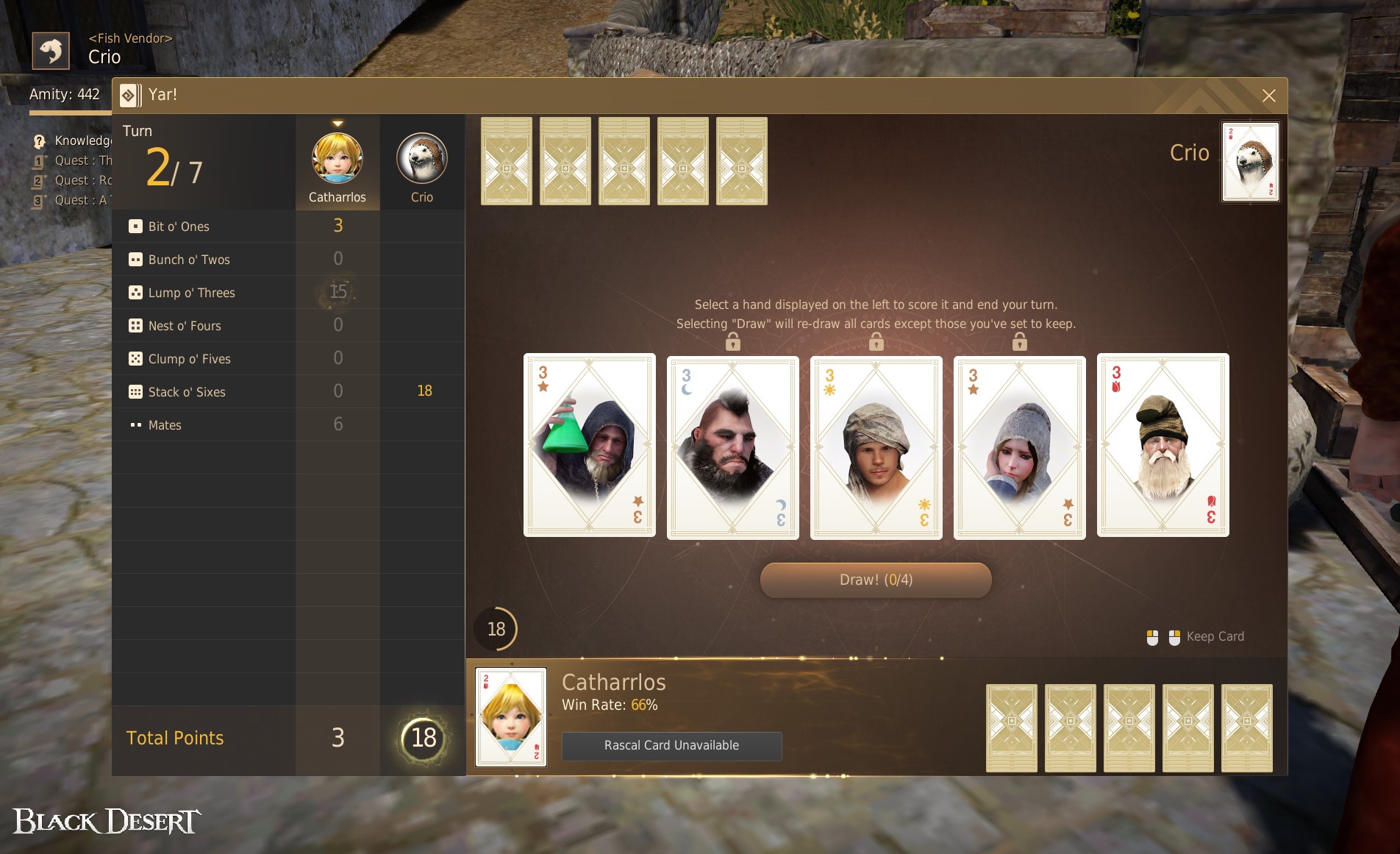1400x854 pixels.
Task: Click the Stack o' Sixes dice icon
Action: [135, 391]
